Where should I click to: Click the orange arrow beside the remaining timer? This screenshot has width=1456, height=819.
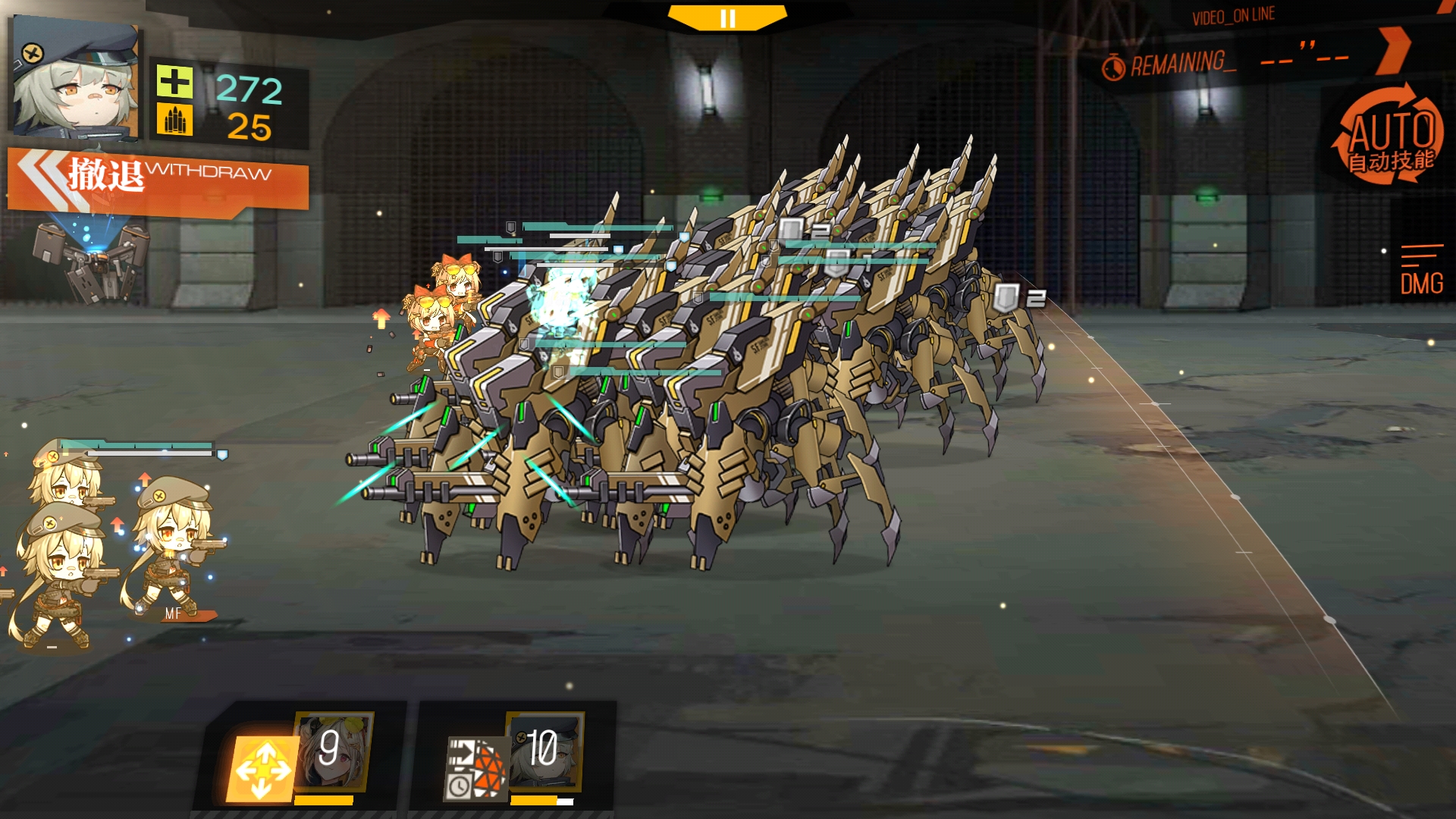(x=1394, y=50)
